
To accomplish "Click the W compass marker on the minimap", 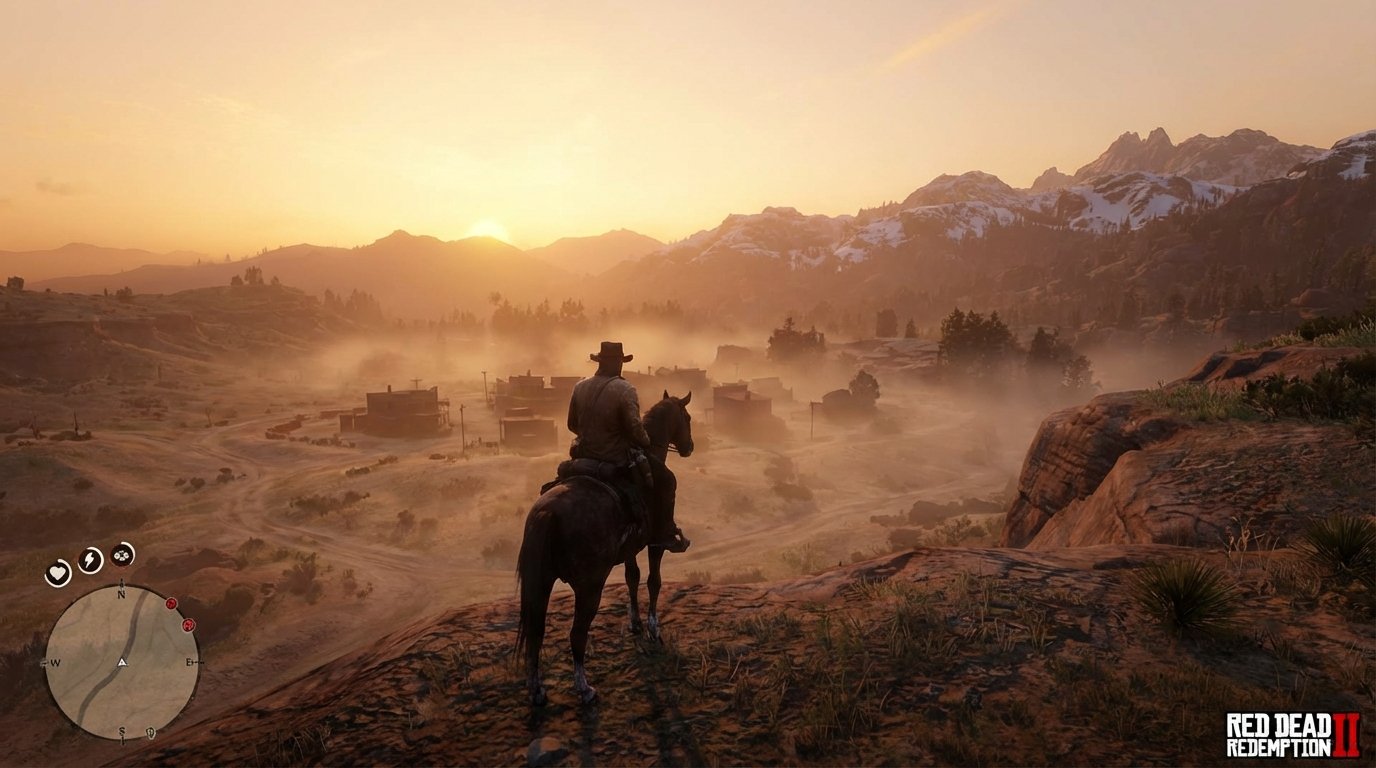I will click(55, 662).
